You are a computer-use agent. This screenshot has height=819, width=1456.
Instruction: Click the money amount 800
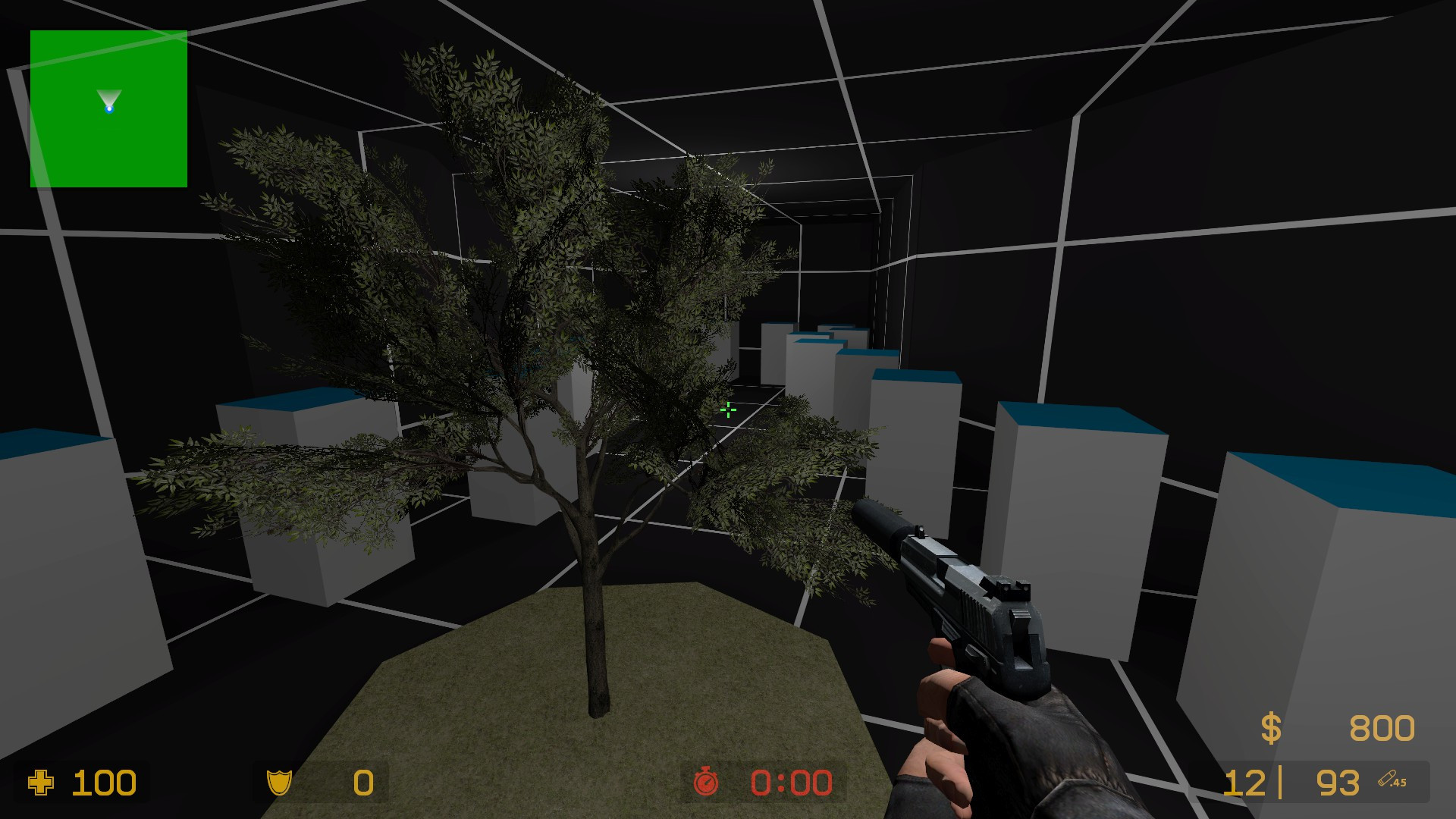pos(1382,726)
